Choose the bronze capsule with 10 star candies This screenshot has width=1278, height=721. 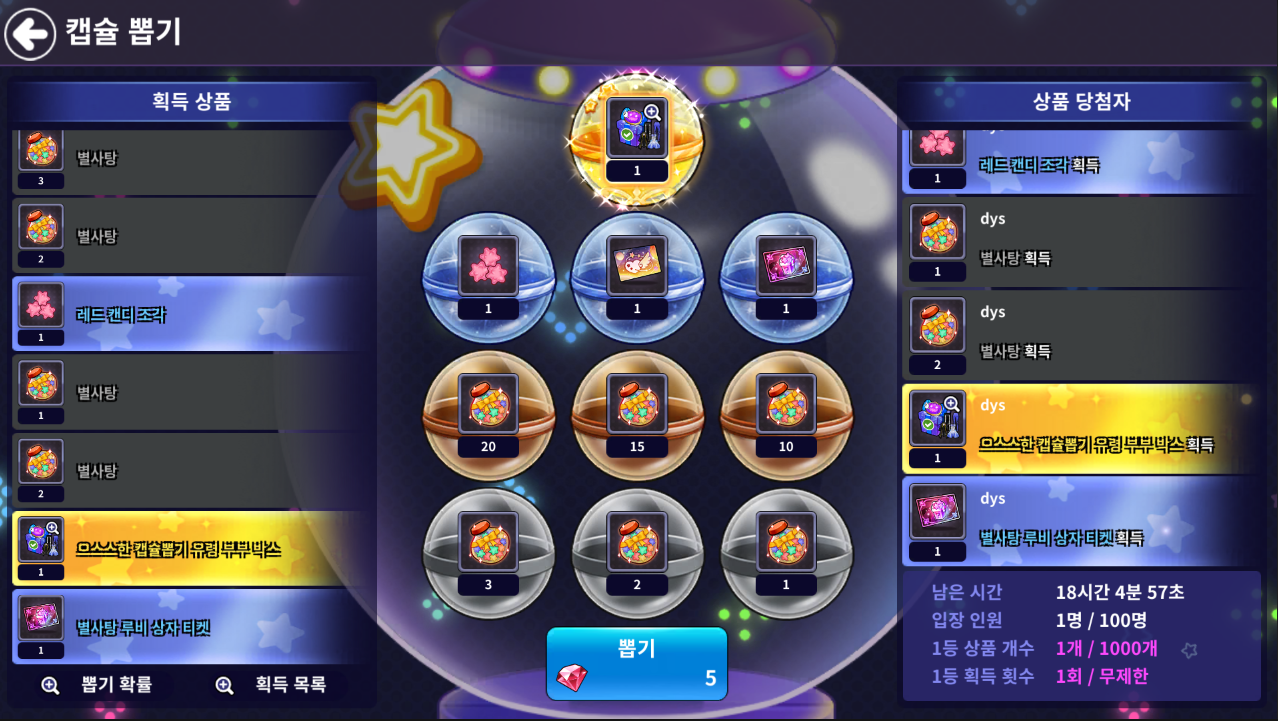[x=786, y=415]
